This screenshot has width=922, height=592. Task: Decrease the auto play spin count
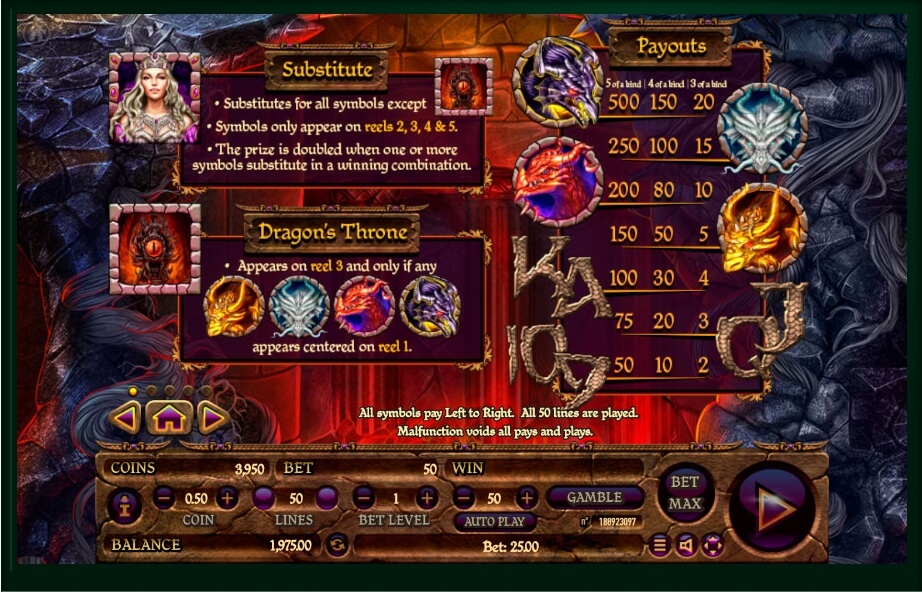[463, 497]
